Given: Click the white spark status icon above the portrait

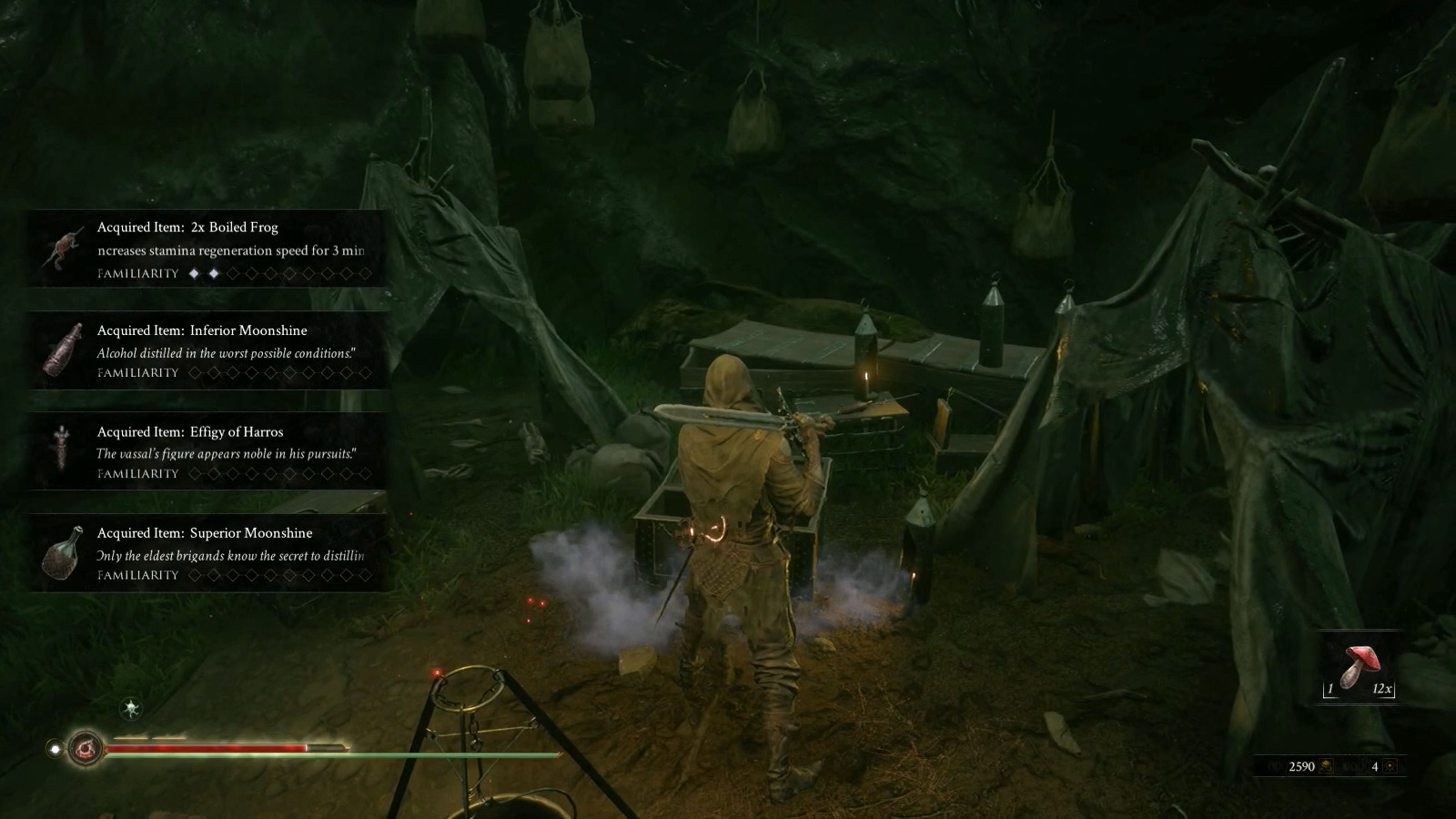Looking at the screenshot, I should tap(130, 708).
